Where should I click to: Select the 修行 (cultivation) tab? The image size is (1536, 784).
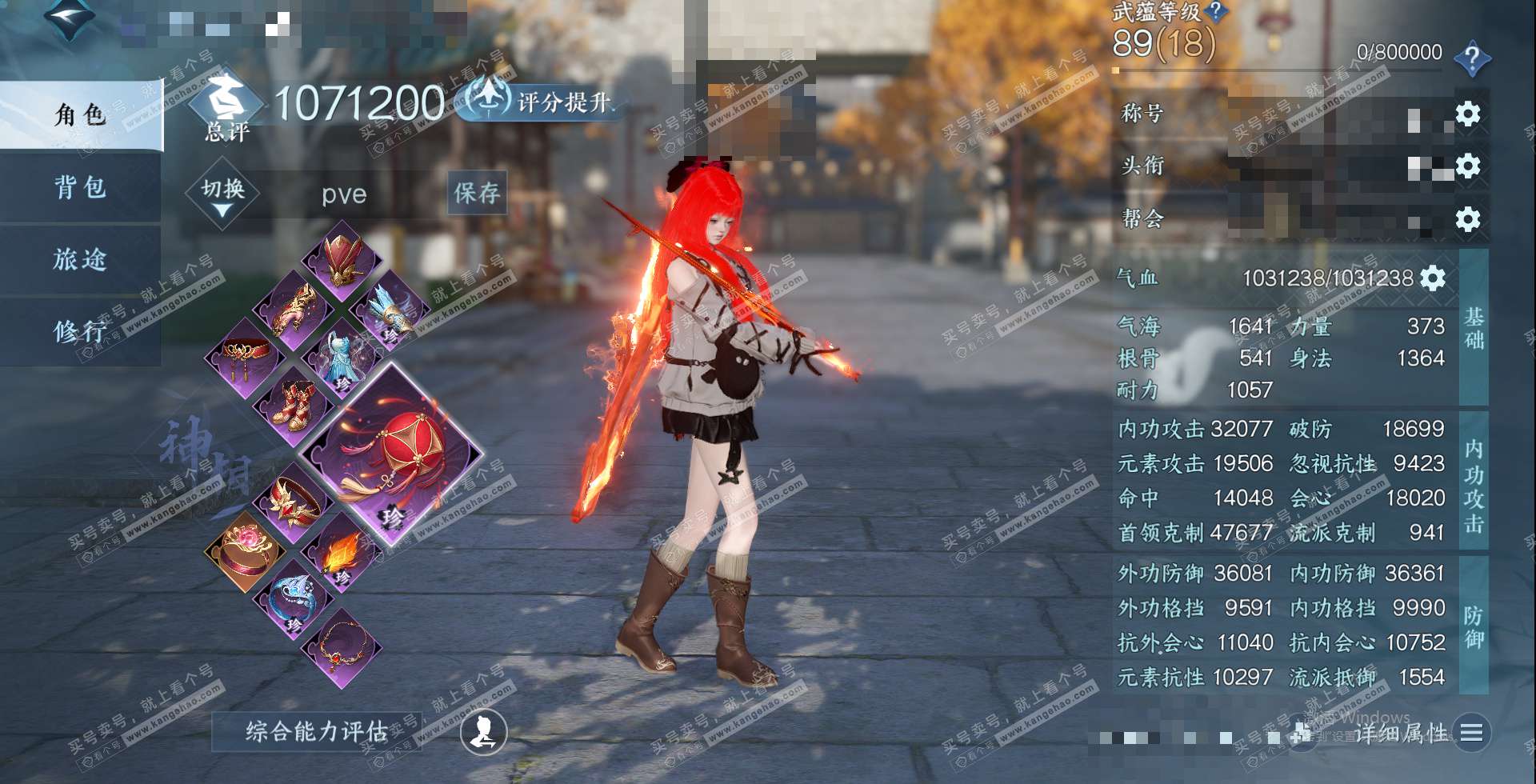pyautogui.click(x=80, y=330)
